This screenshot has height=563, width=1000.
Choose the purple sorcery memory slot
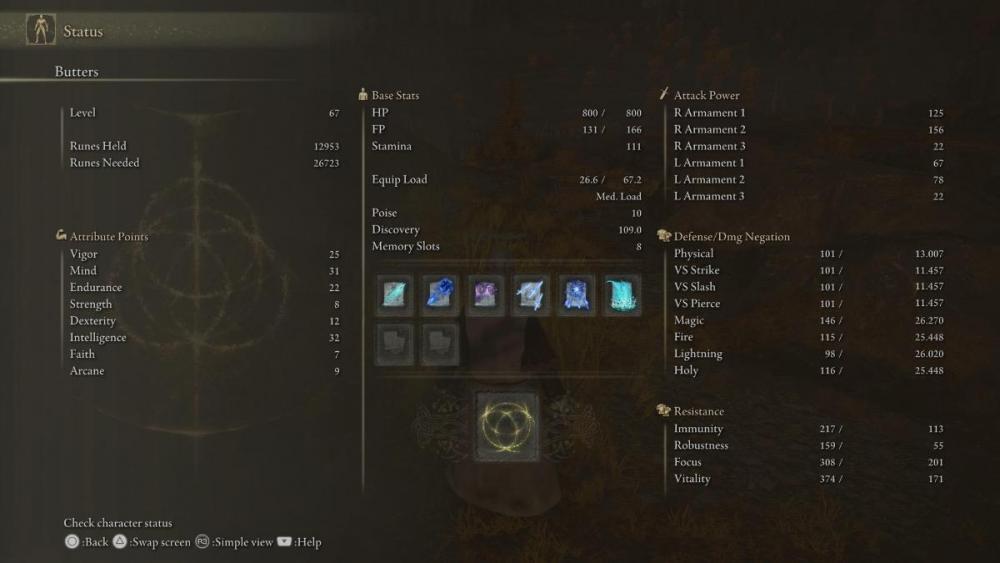[487, 295]
